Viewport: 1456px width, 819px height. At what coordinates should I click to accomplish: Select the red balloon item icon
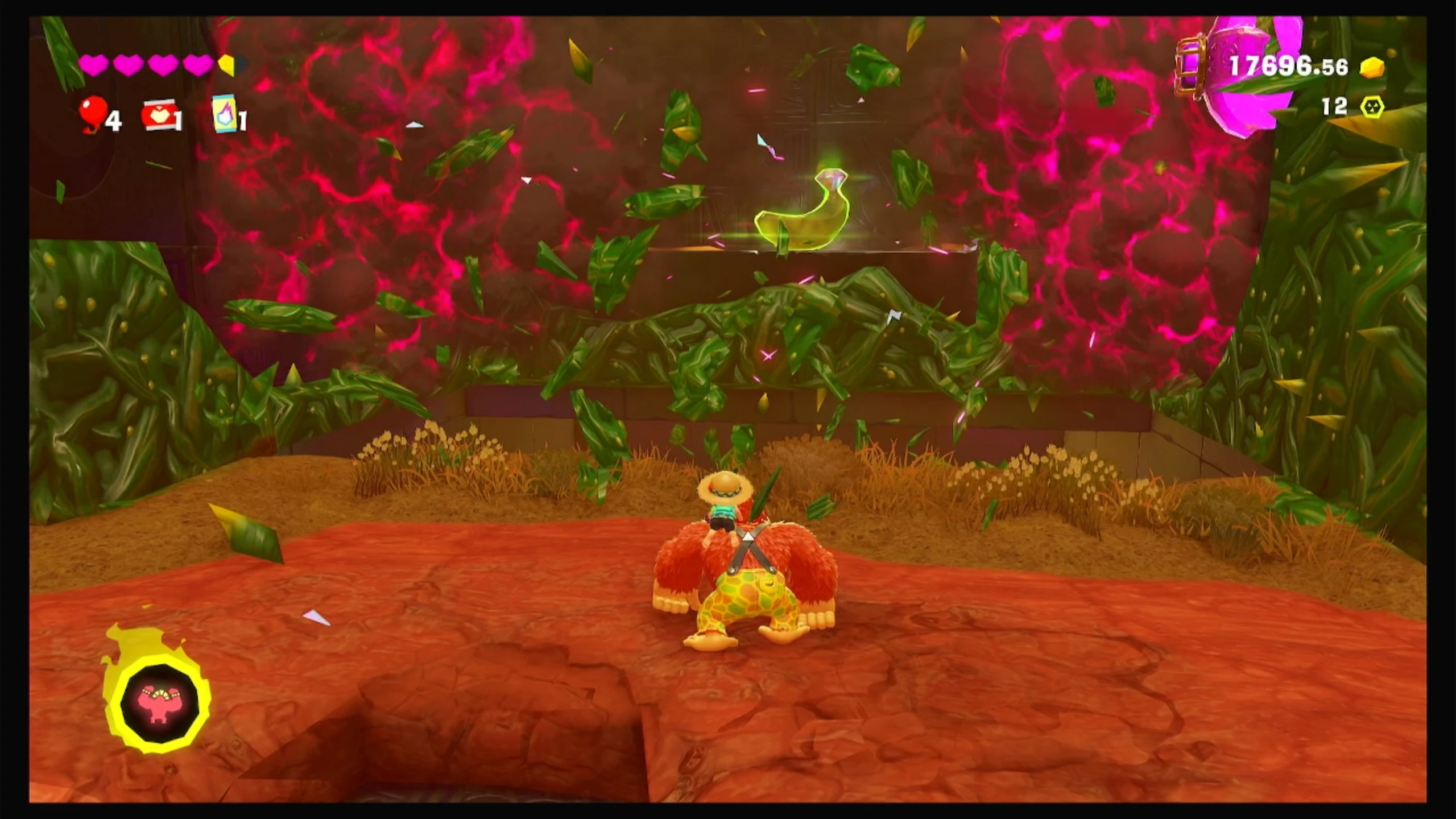click(94, 112)
